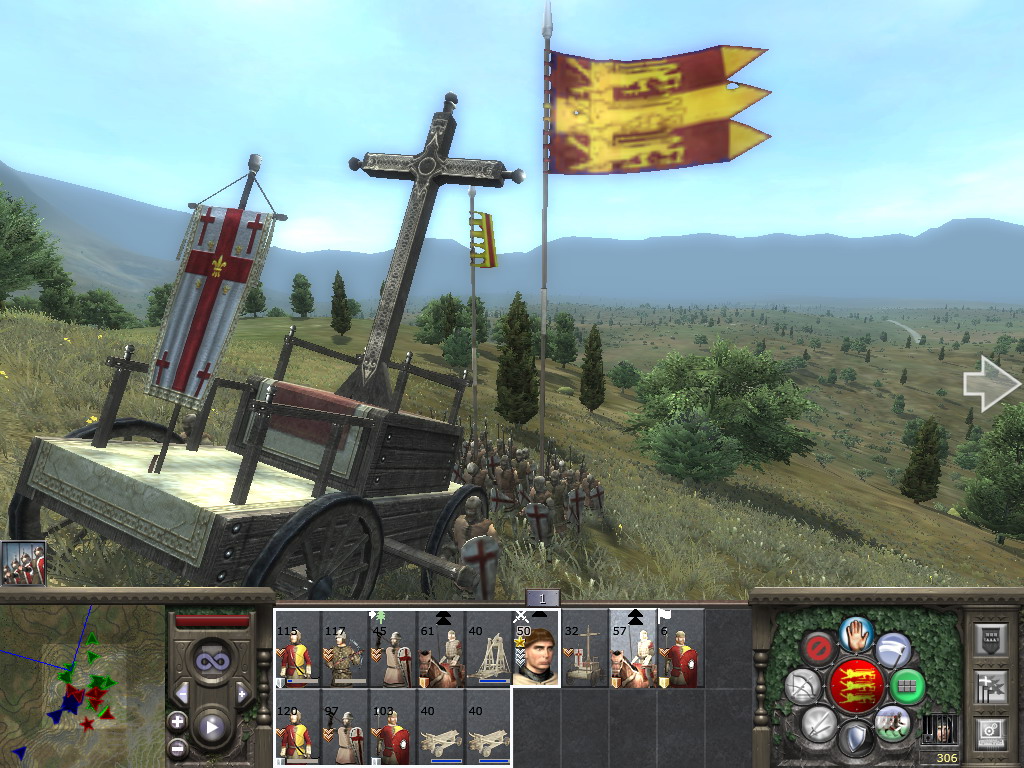Select the 6-man routing unit card

[x=681, y=648]
